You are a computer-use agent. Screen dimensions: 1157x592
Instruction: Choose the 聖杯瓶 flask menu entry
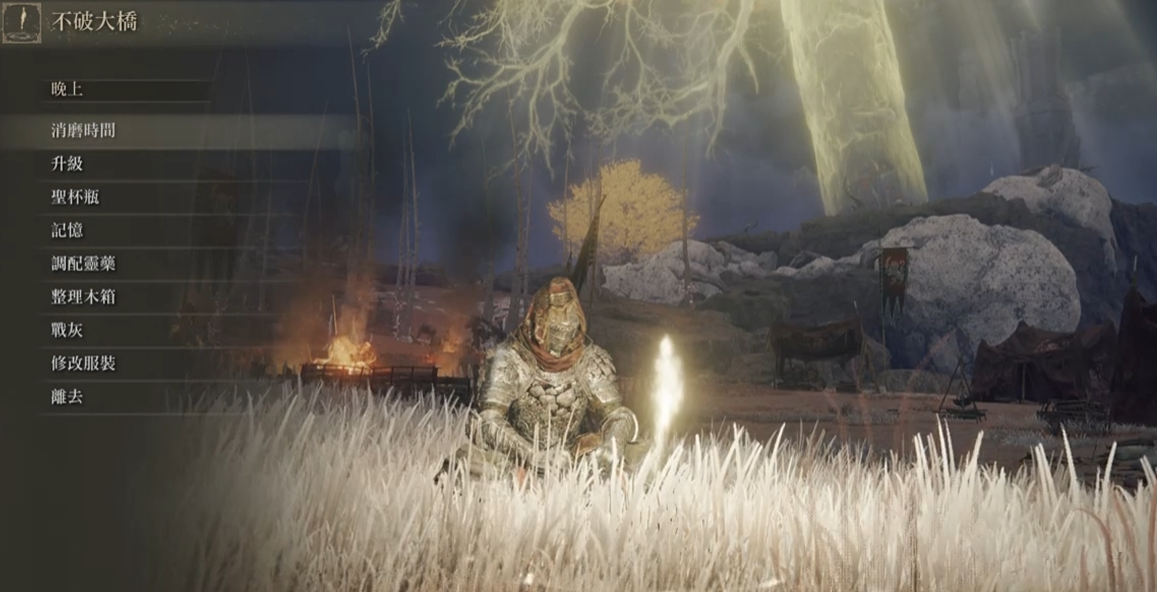(76, 197)
